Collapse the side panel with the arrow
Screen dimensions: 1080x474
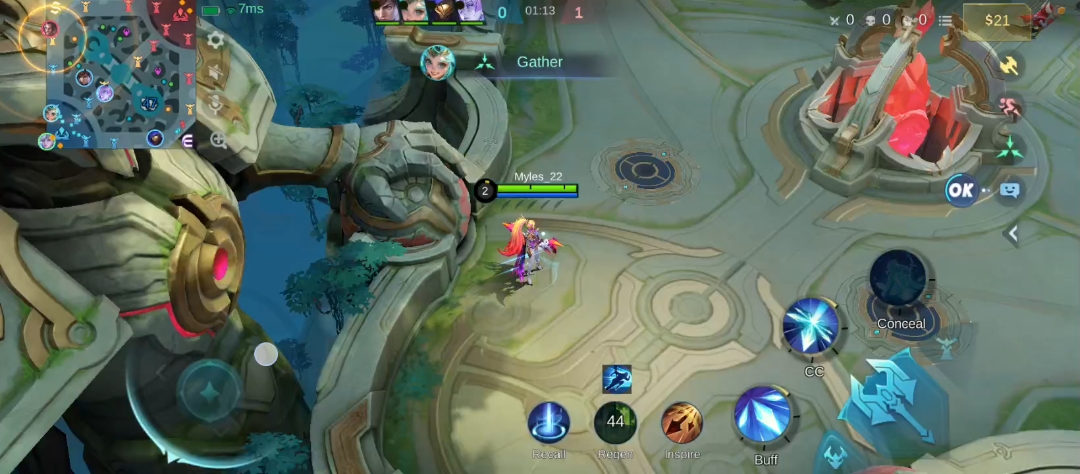point(1012,233)
